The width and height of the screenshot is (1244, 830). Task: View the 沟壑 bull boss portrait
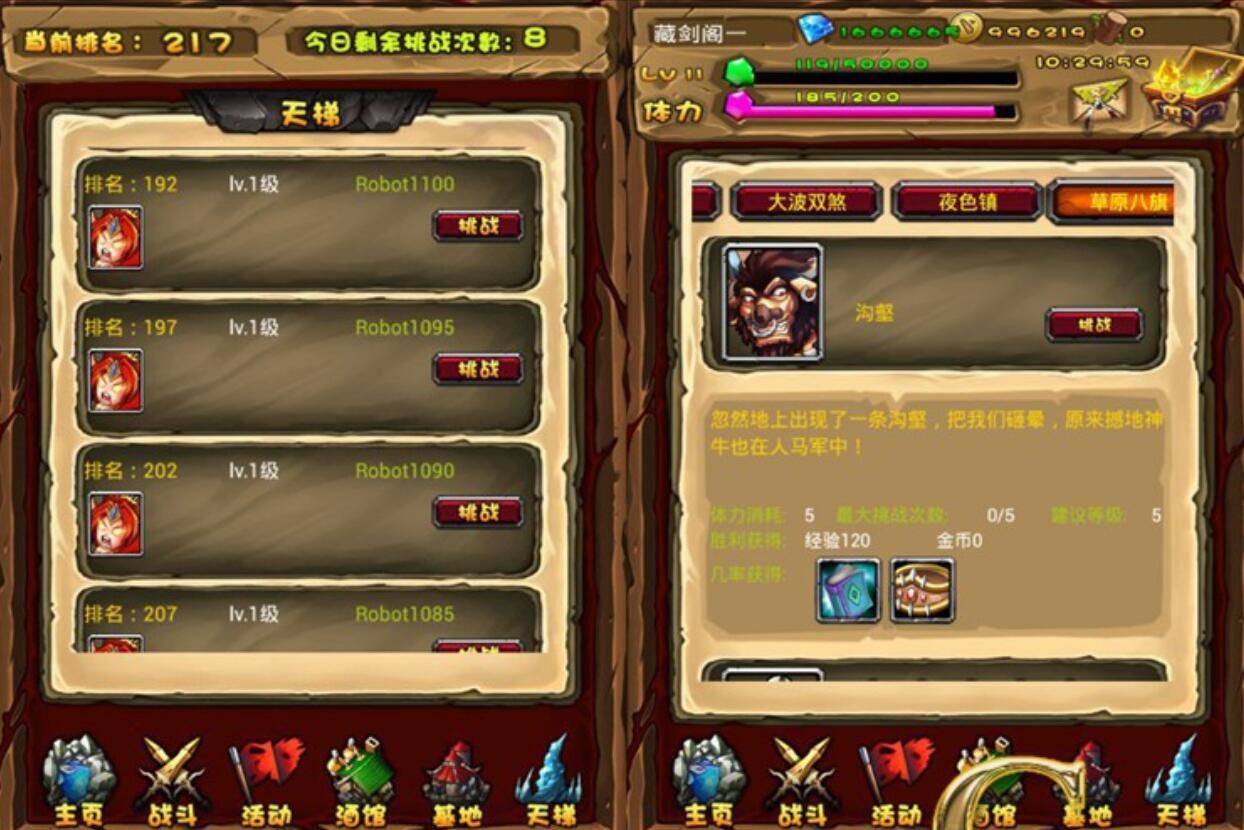tap(772, 301)
